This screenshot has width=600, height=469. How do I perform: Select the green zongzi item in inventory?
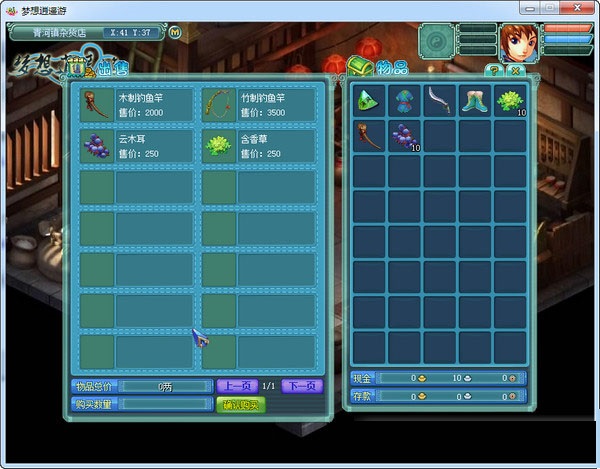370,100
